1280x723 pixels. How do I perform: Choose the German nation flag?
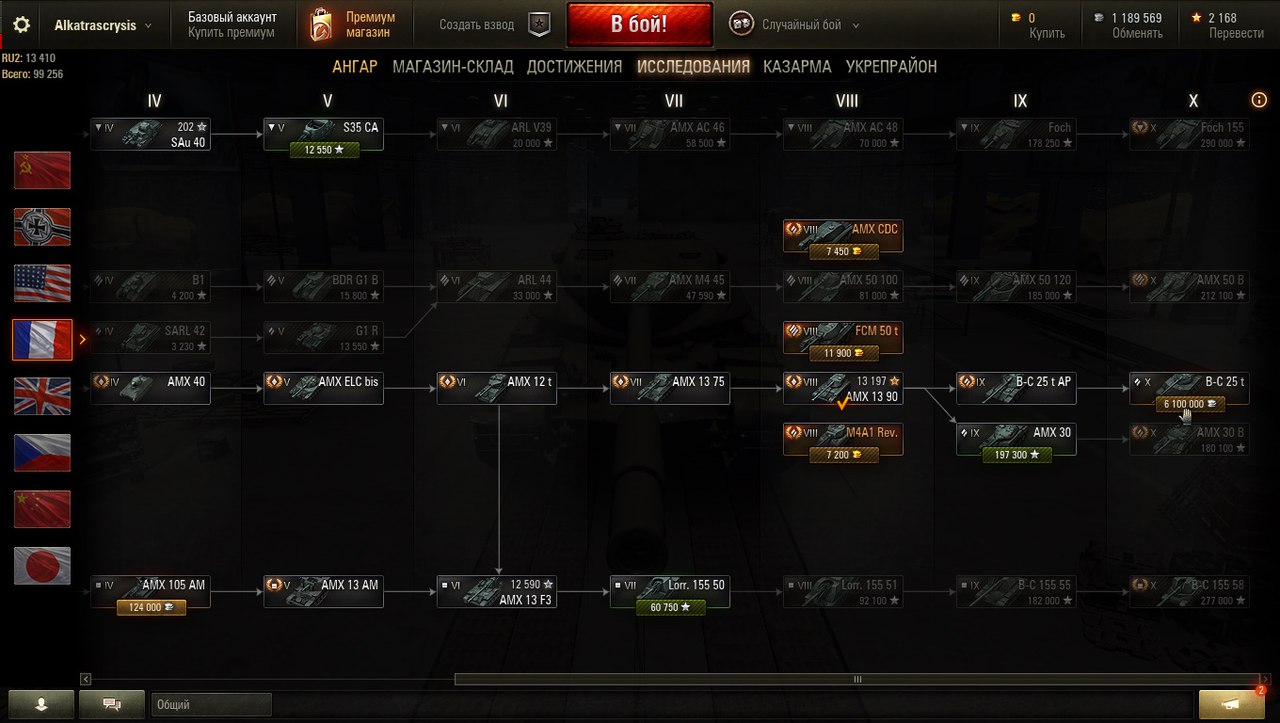pos(42,227)
